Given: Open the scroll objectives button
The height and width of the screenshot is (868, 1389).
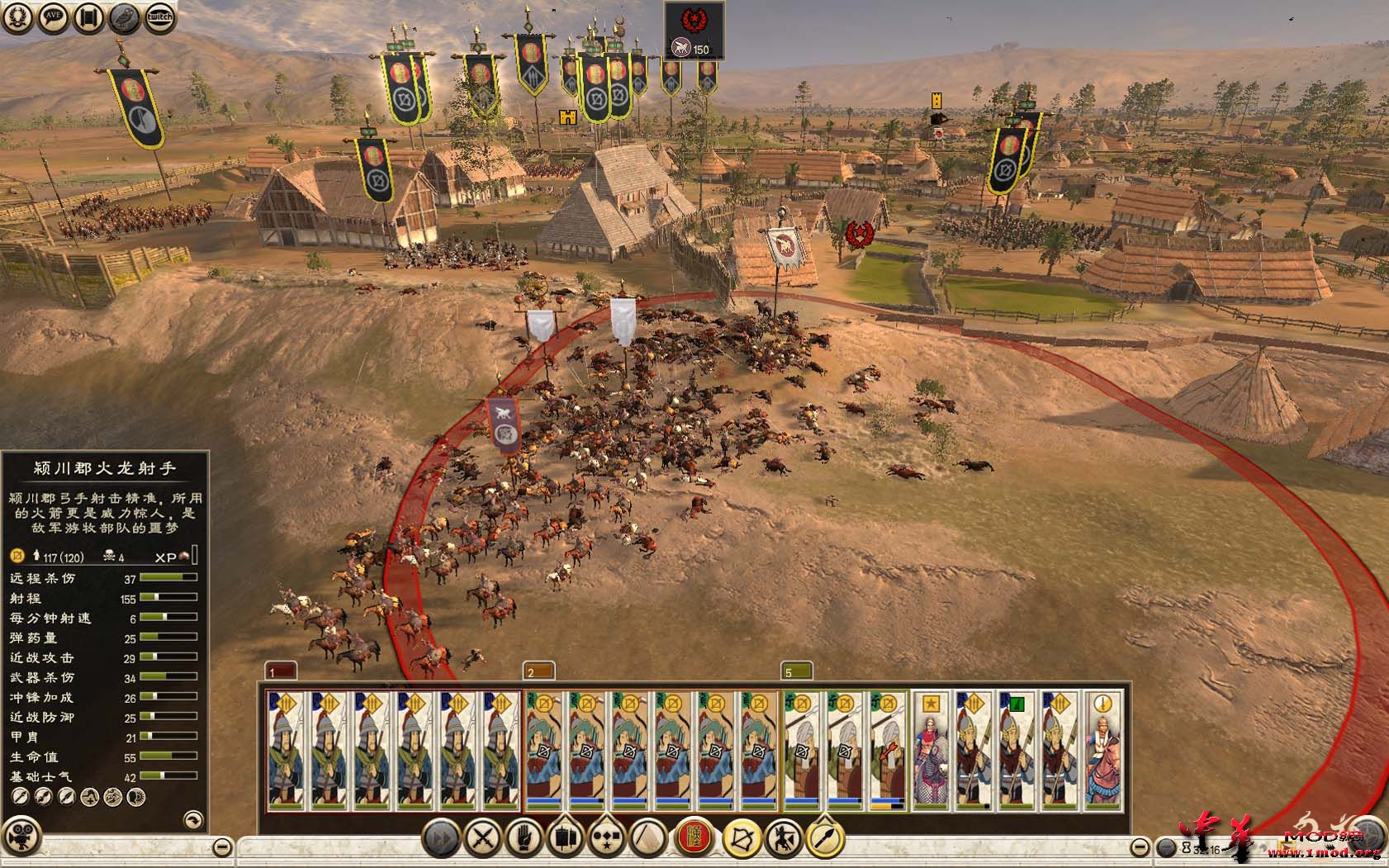Looking at the screenshot, I should click(89, 17).
